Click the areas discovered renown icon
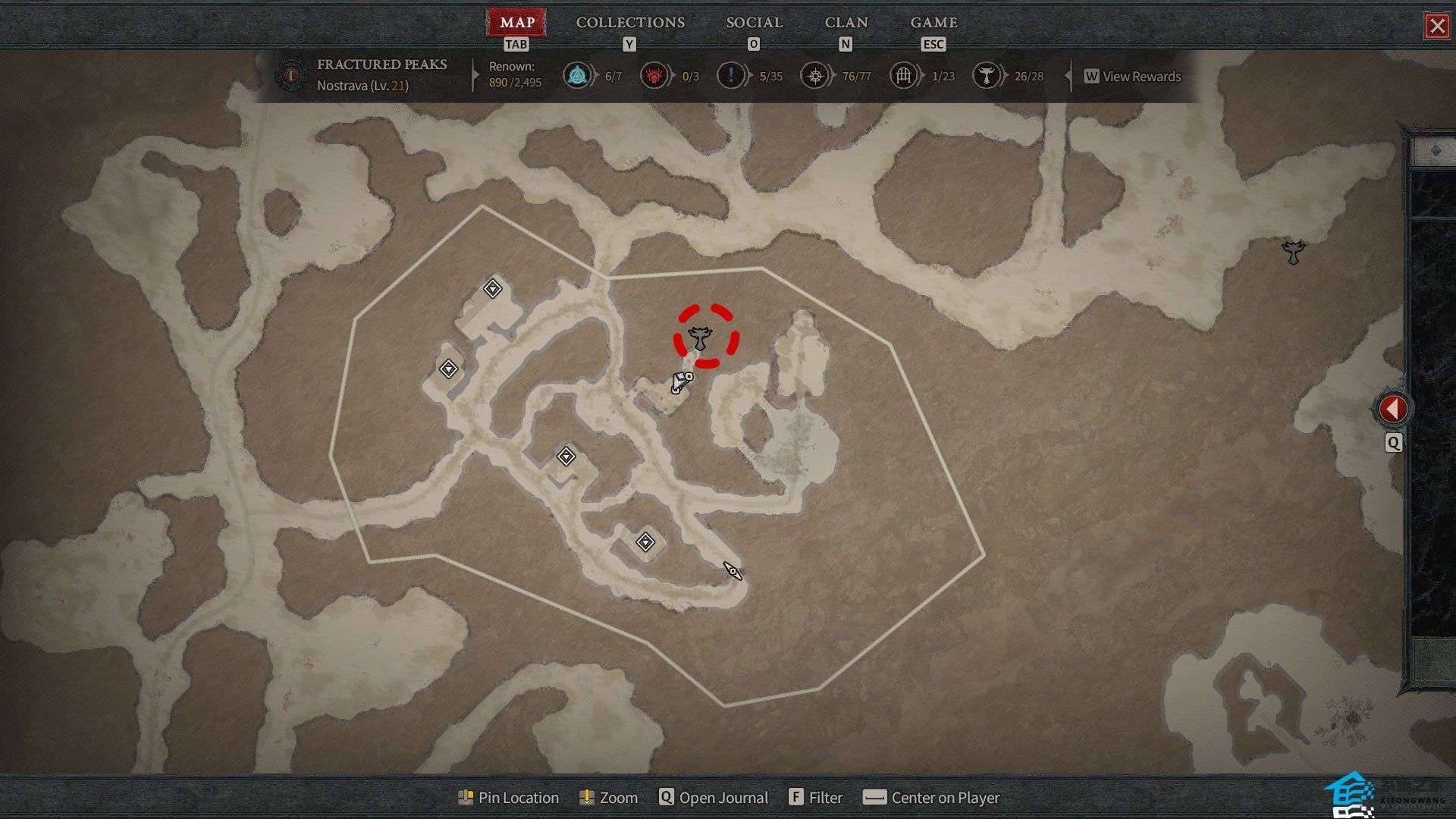This screenshot has height=819, width=1456. 814,76
